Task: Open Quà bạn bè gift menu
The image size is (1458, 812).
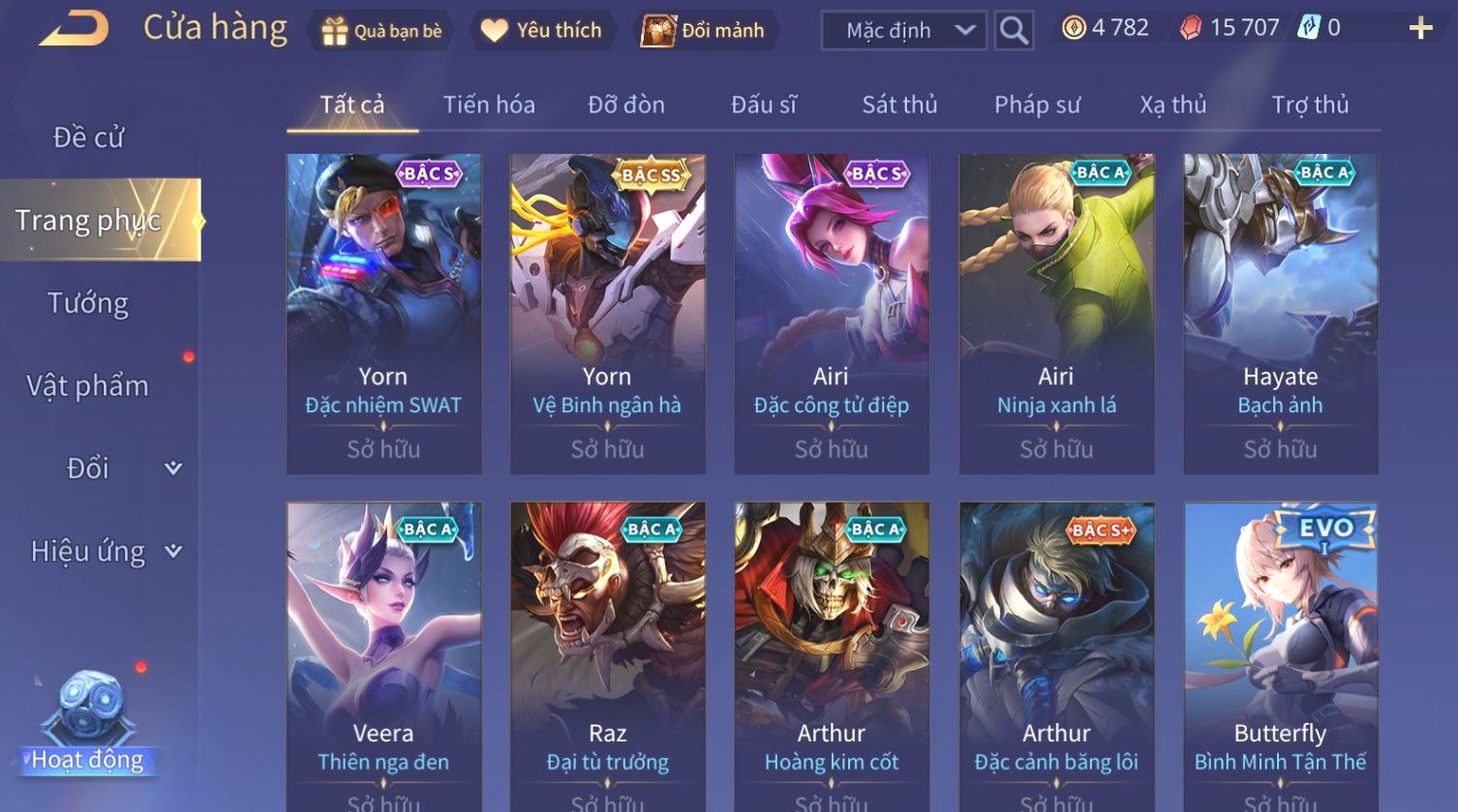Action: click(x=381, y=31)
